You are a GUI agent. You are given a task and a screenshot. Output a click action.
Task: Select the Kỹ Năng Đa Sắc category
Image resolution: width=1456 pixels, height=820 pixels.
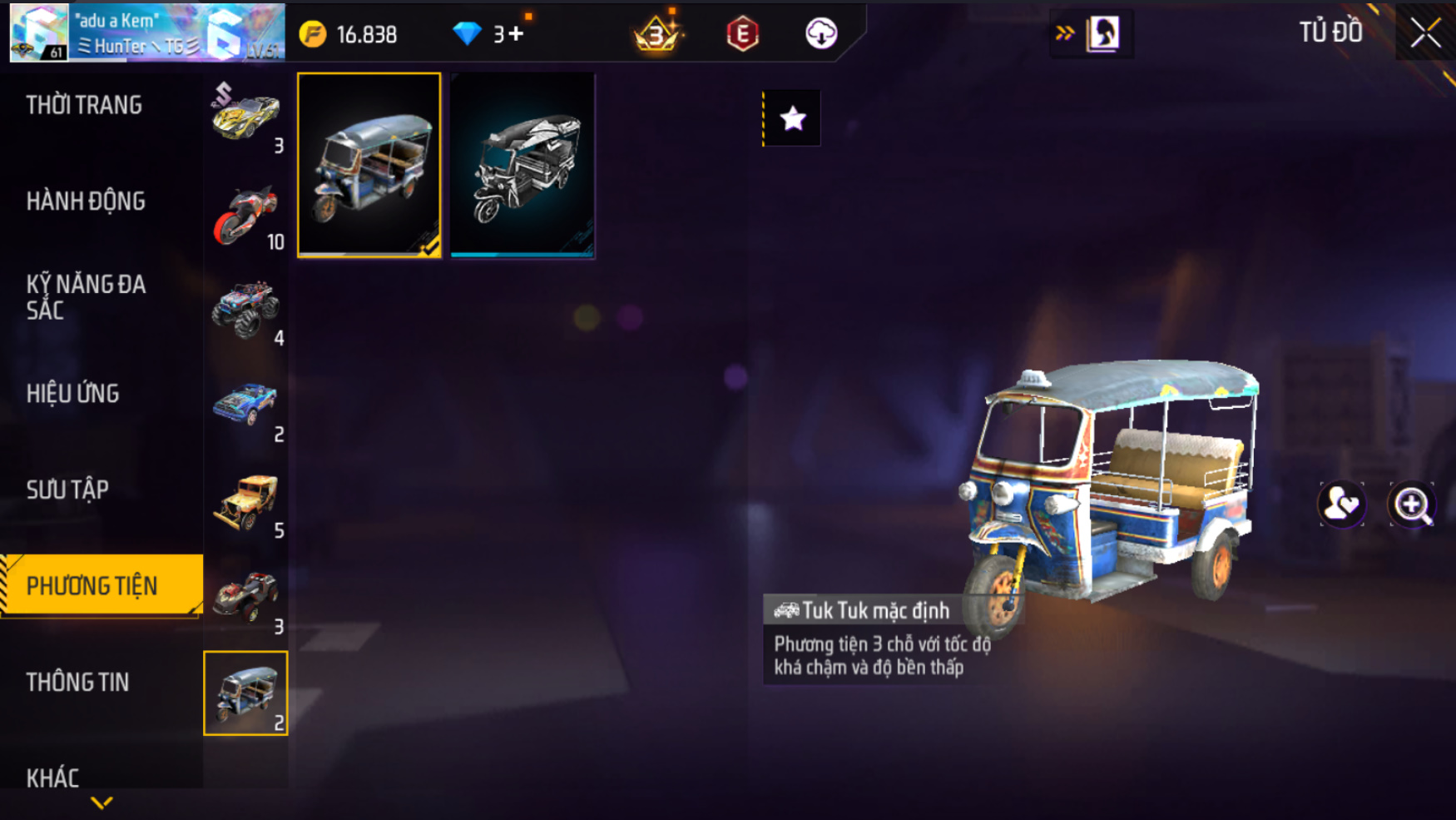coord(86,297)
